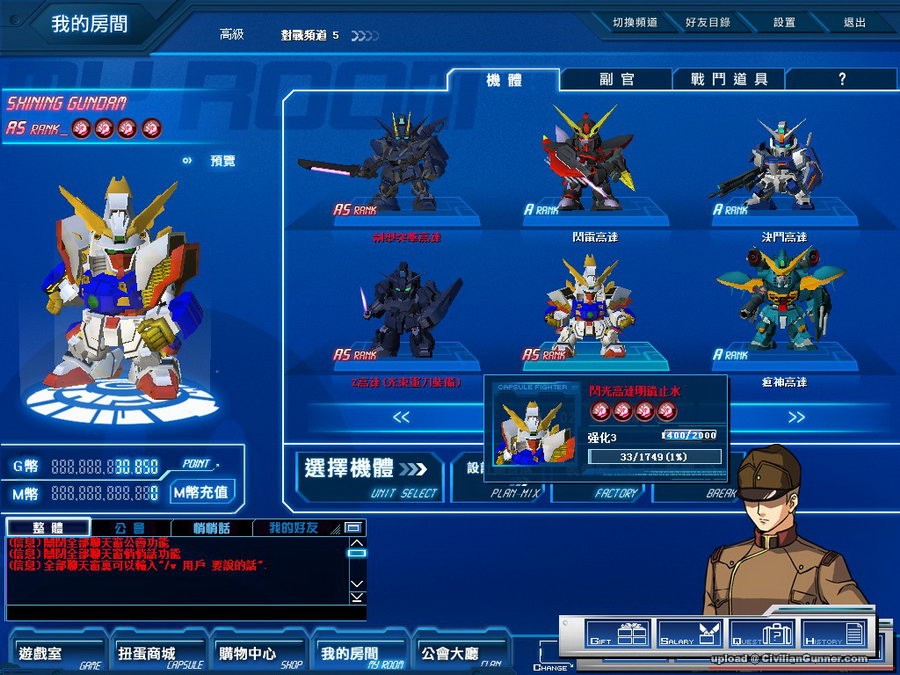This screenshot has height=675, width=900.
Task: Switch chat to the 公會 guild tab
Action: pos(130,527)
